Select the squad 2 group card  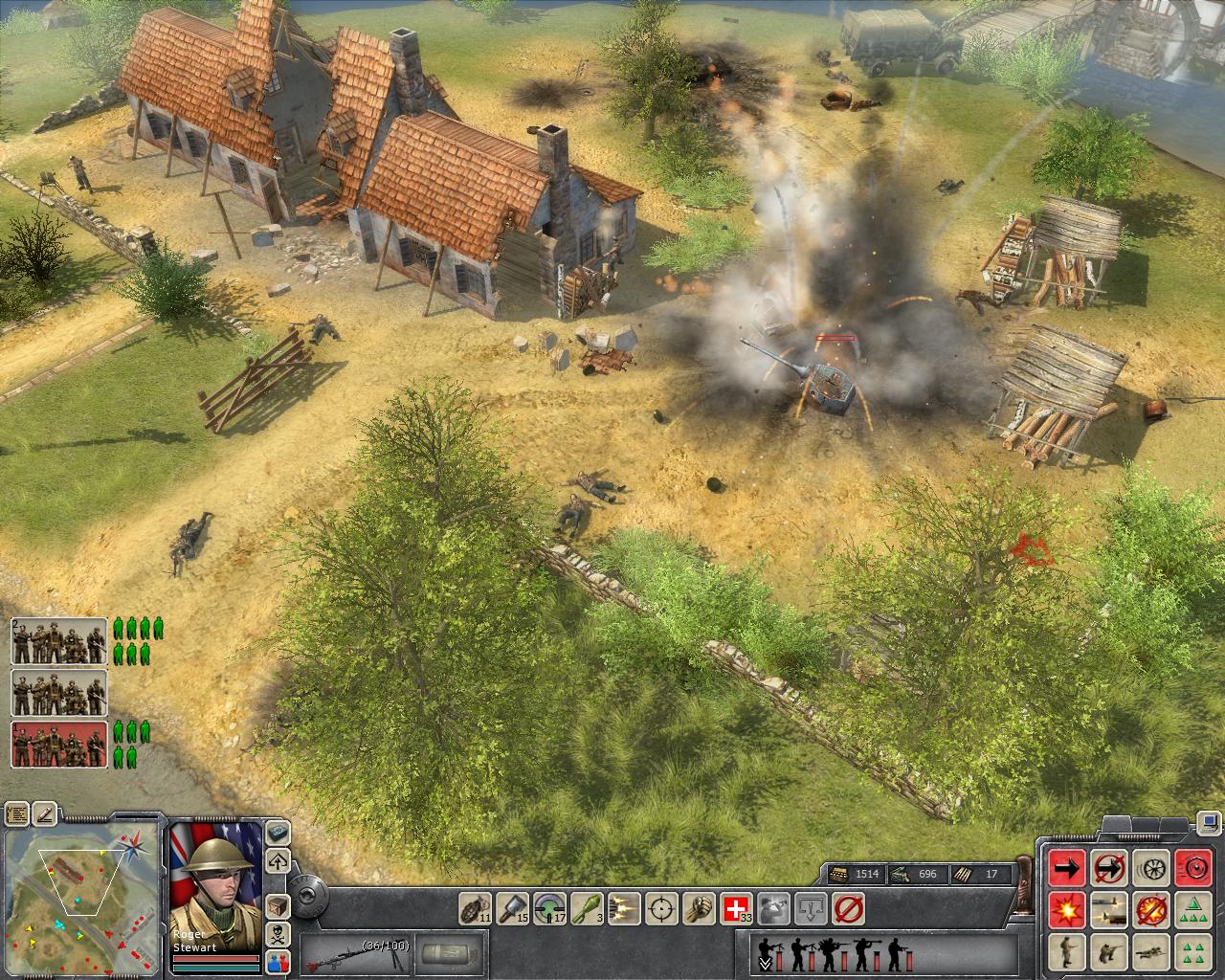coord(59,641)
